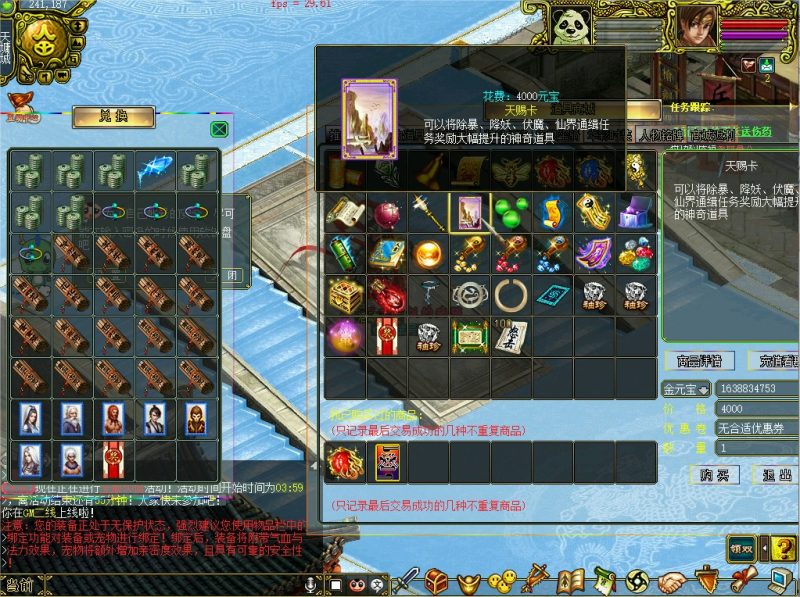Open the treasure chest bag icon in bottom bar
Image resolution: width=800 pixels, height=597 pixels.
[437, 581]
